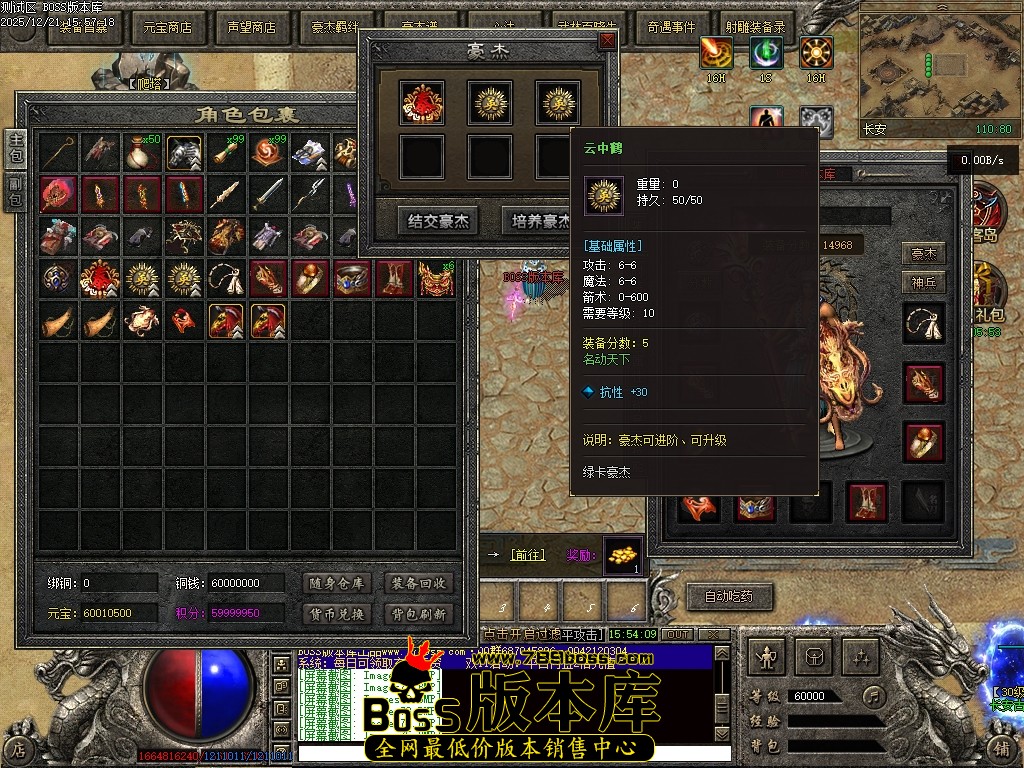
Task: Open 随身仓库 portable storage
Action: click(336, 584)
